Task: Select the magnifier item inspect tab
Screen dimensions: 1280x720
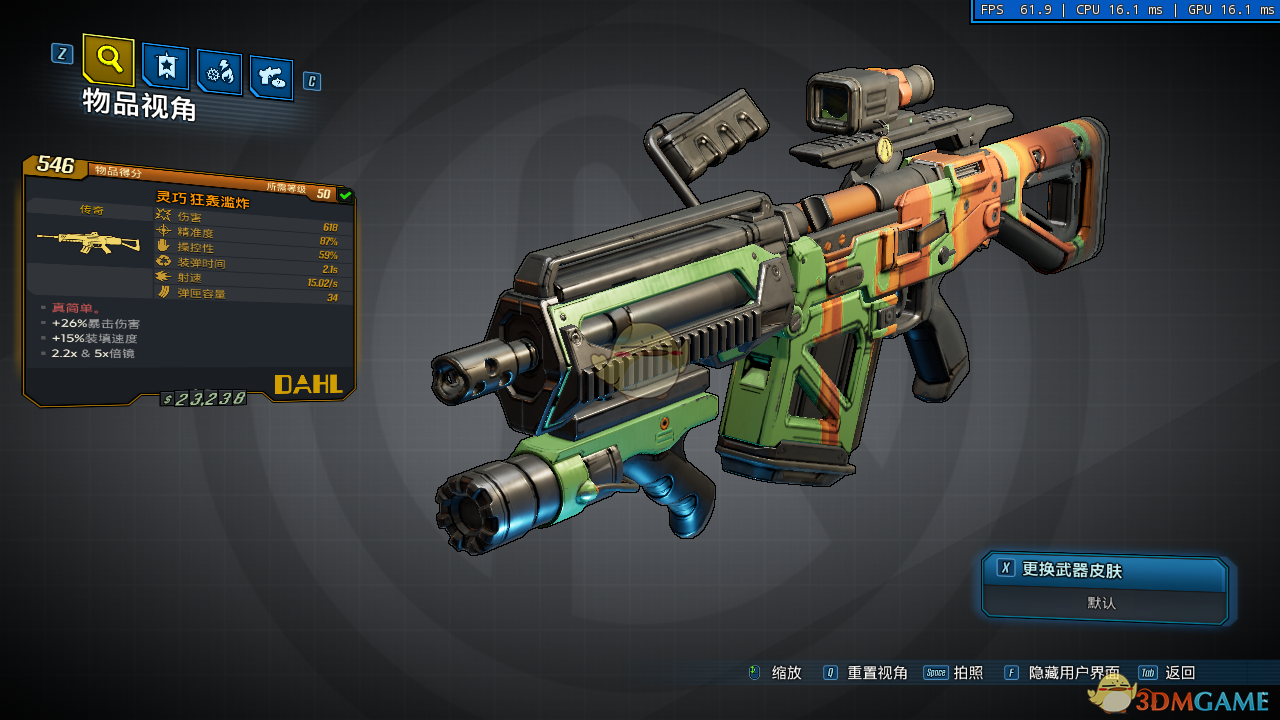Action: (108, 60)
